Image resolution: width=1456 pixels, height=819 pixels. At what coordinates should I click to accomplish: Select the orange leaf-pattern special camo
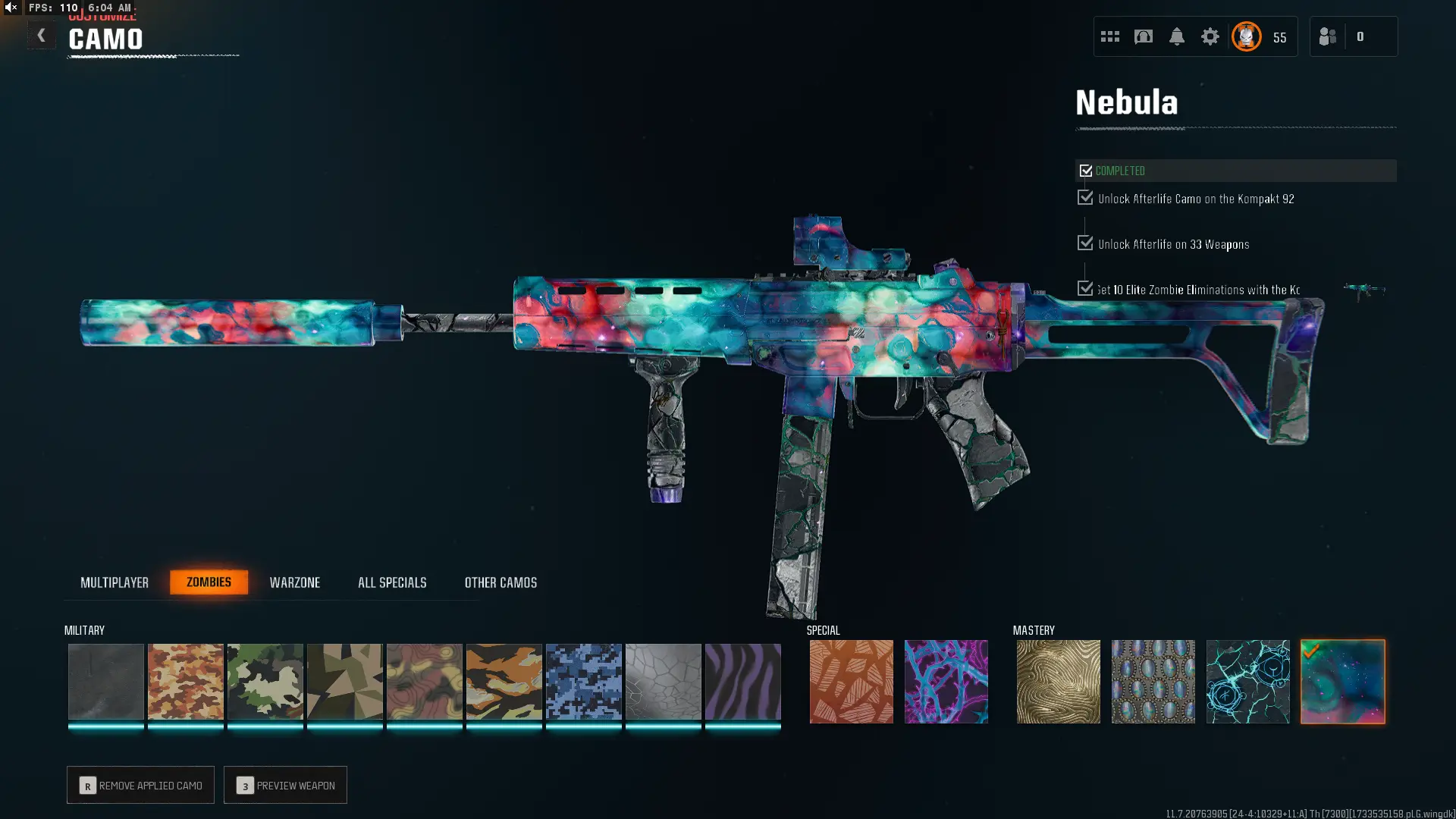[851, 681]
